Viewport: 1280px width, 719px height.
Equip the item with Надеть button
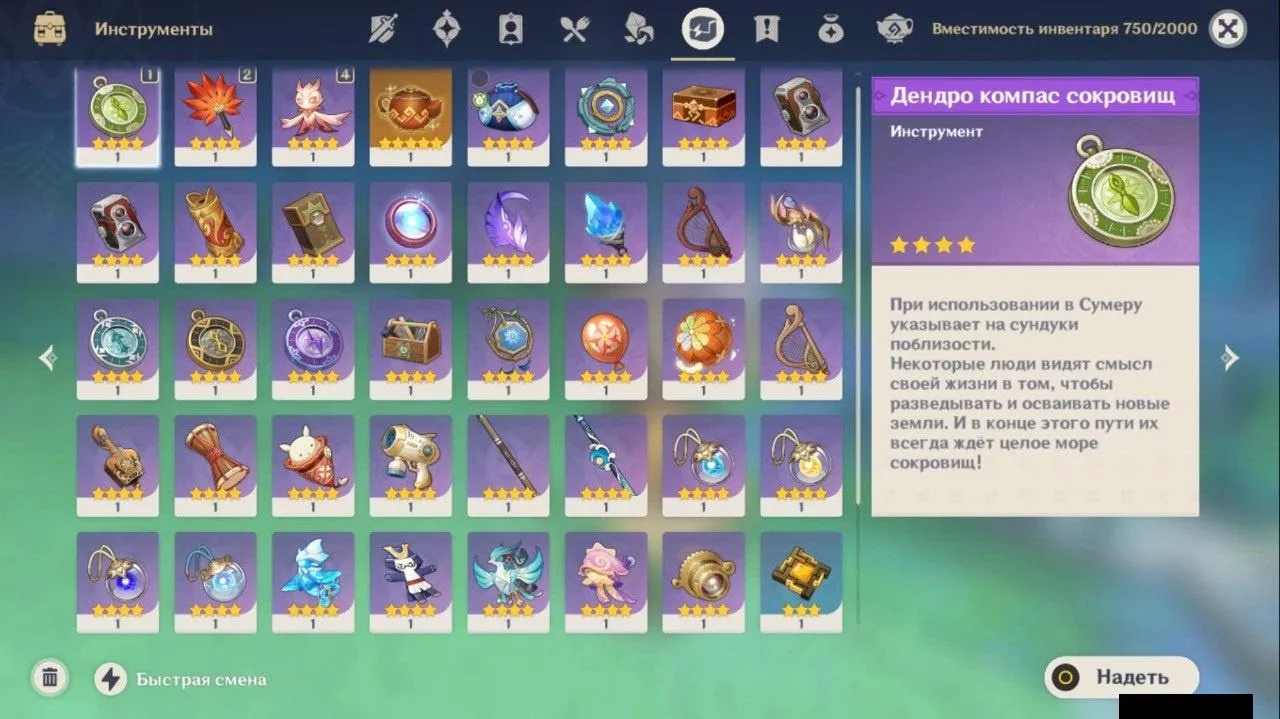pyautogui.click(x=1120, y=677)
